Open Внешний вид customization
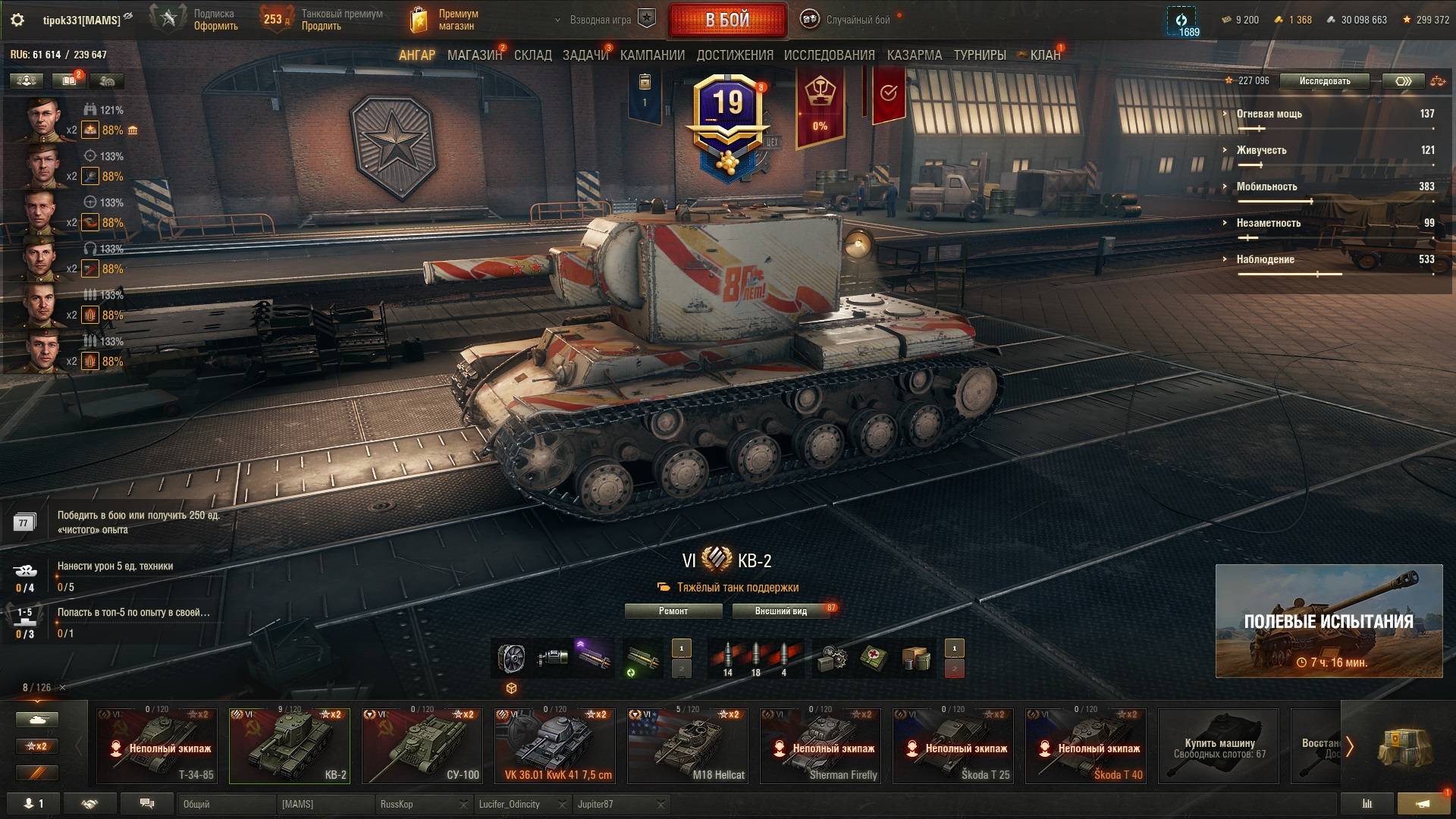Viewport: 1456px width, 819px height. 780,611
